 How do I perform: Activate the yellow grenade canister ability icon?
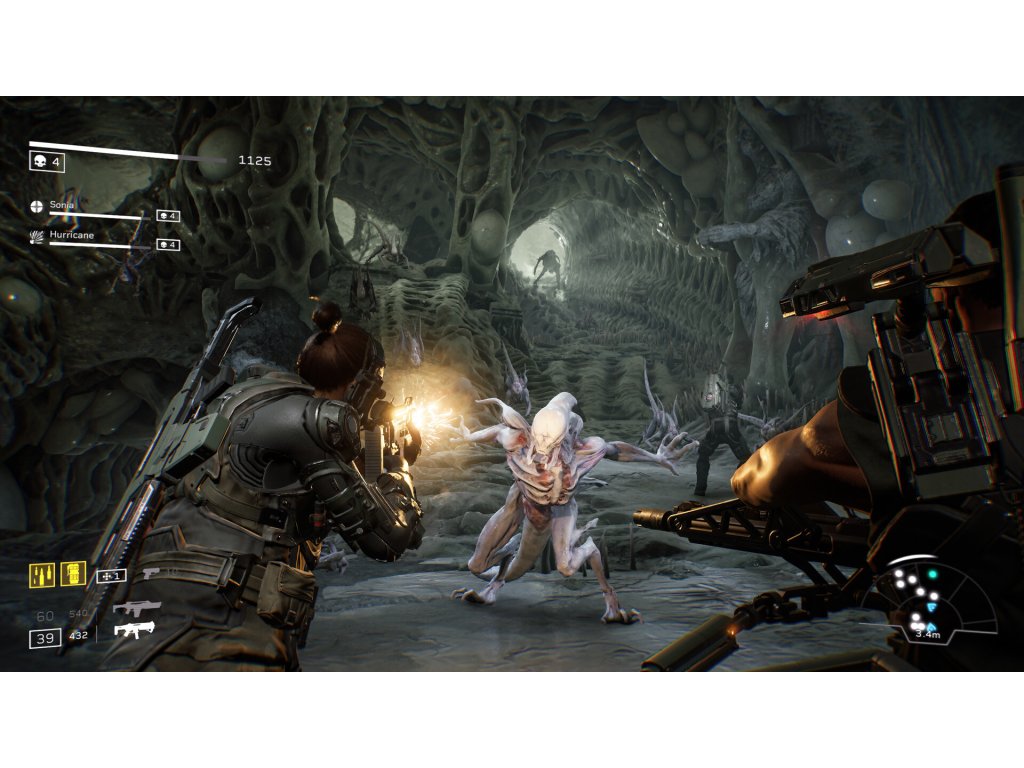(x=73, y=574)
